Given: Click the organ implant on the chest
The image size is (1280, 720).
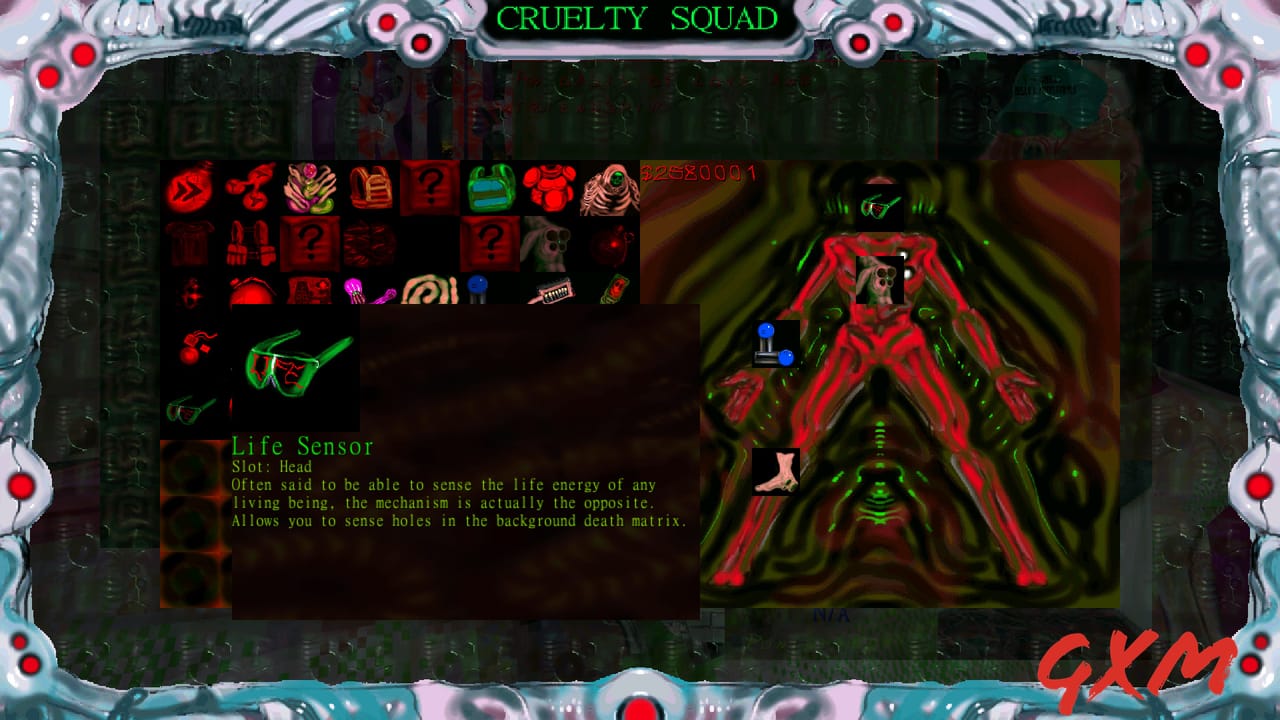Looking at the screenshot, I should [880, 280].
